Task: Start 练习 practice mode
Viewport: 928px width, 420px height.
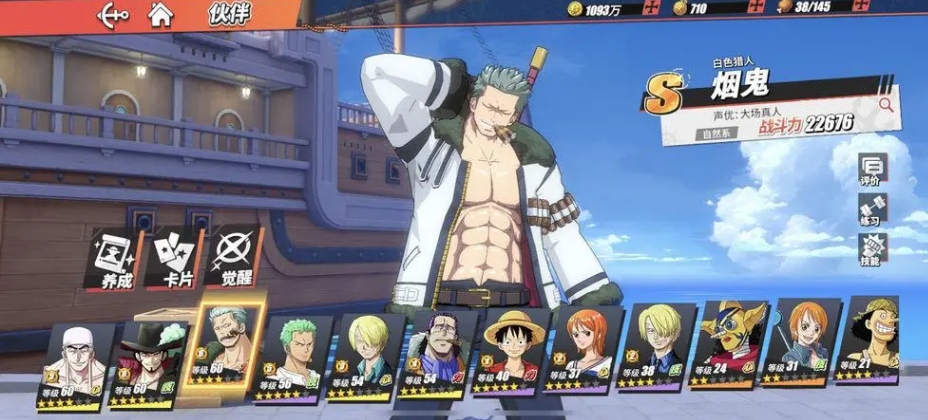Action: (870, 211)
